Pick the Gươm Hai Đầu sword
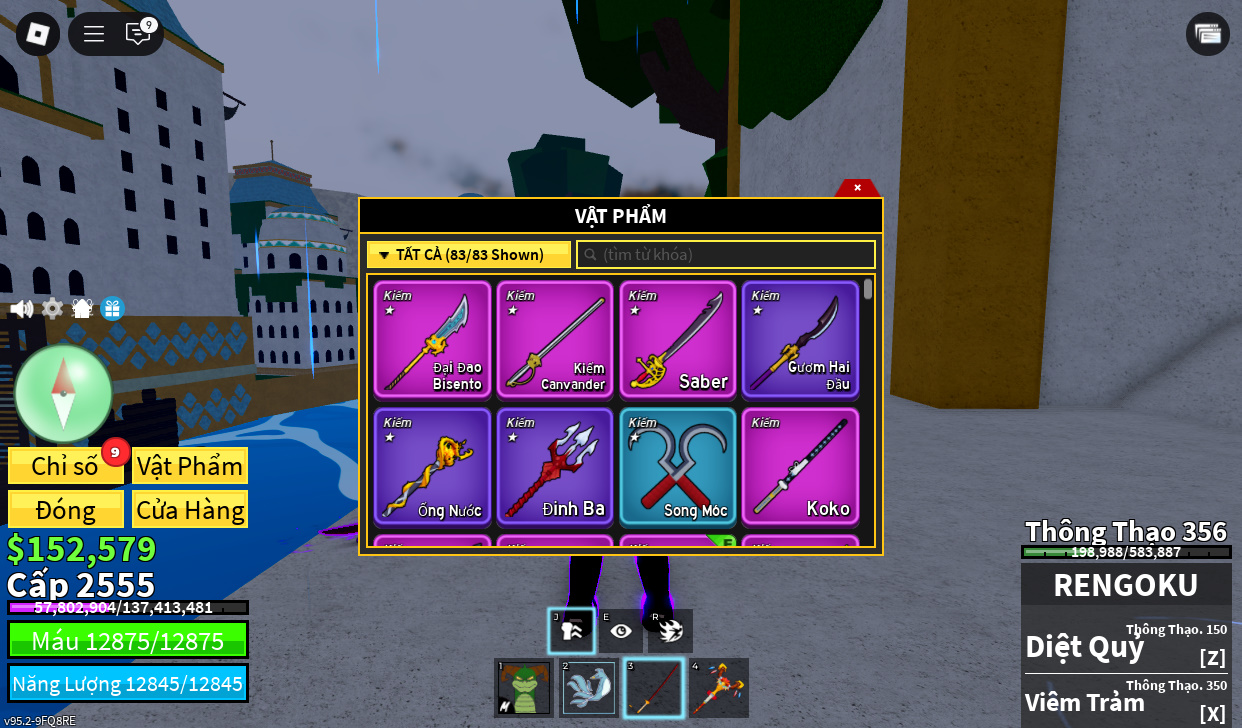 tap(800, 339)
